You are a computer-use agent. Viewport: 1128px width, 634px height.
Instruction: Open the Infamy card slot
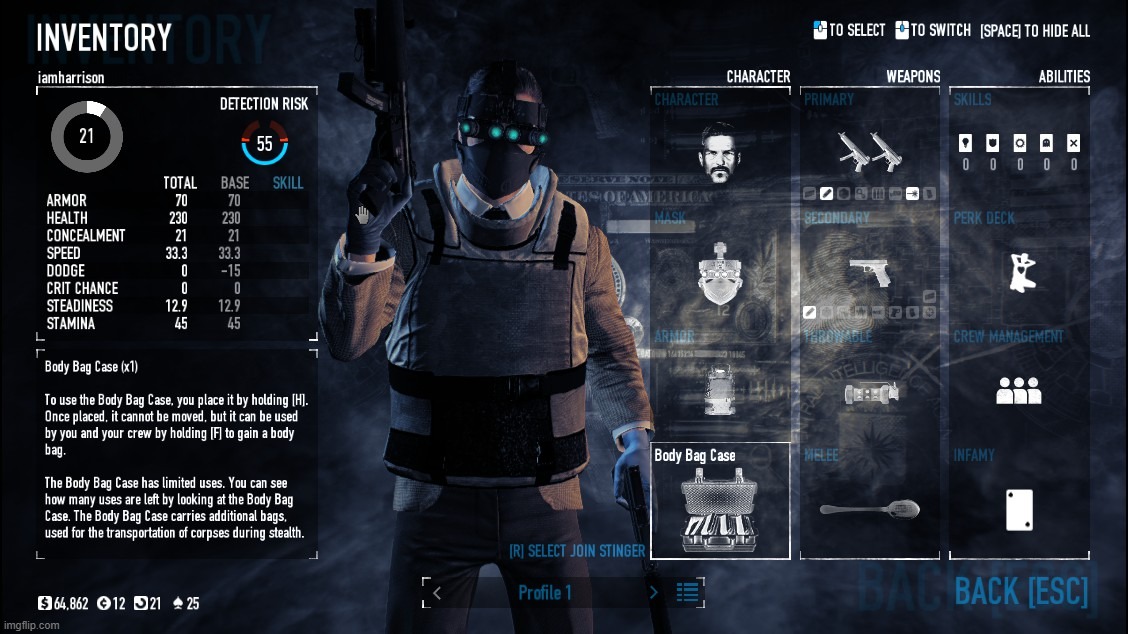tap(1019, 509)
